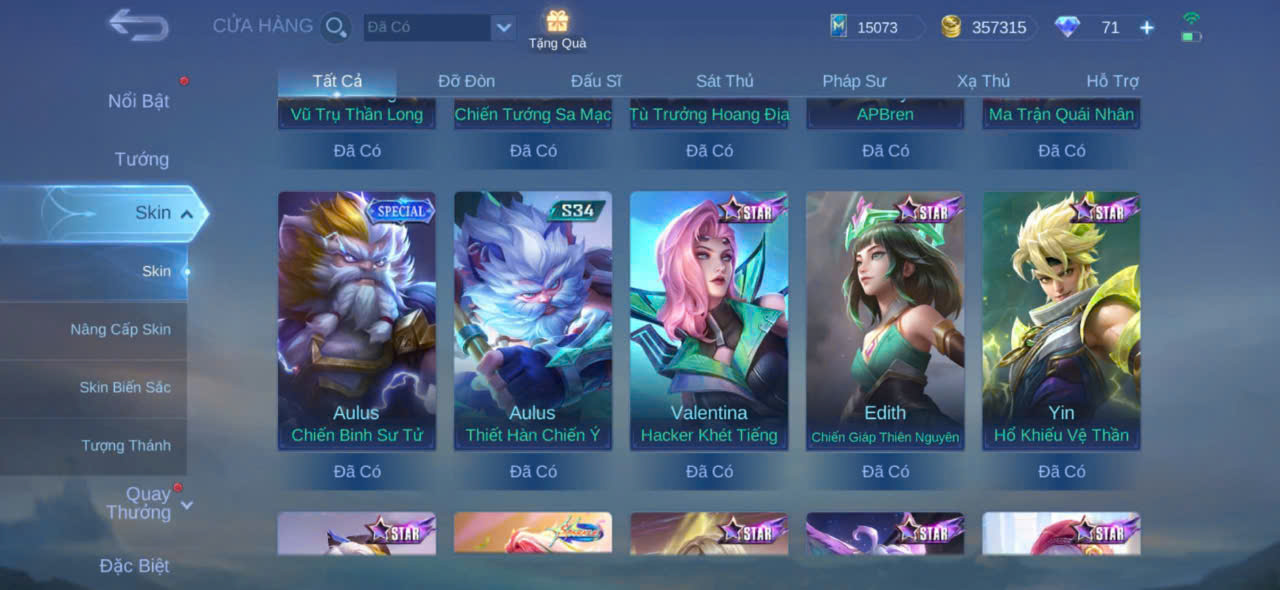Image resolution: width=1280 pixels, height=590 pixels.
Task: Choose the Valentina Hacker Khét Tiếng skin
Action: point(709,320)
